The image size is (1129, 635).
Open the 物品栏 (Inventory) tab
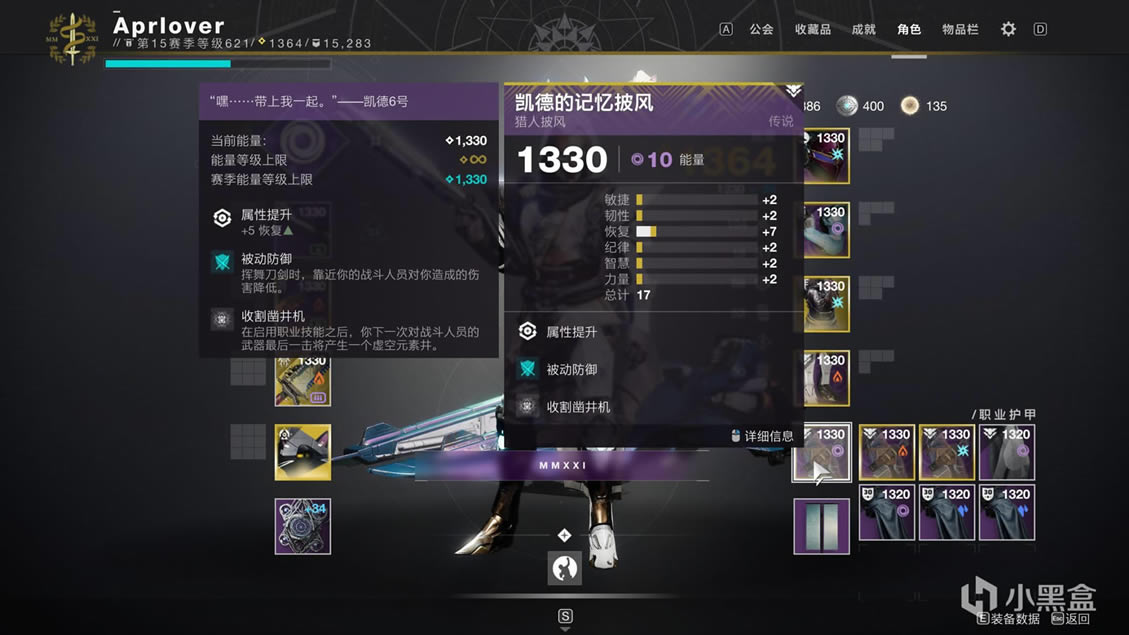[x=960, y=29]
